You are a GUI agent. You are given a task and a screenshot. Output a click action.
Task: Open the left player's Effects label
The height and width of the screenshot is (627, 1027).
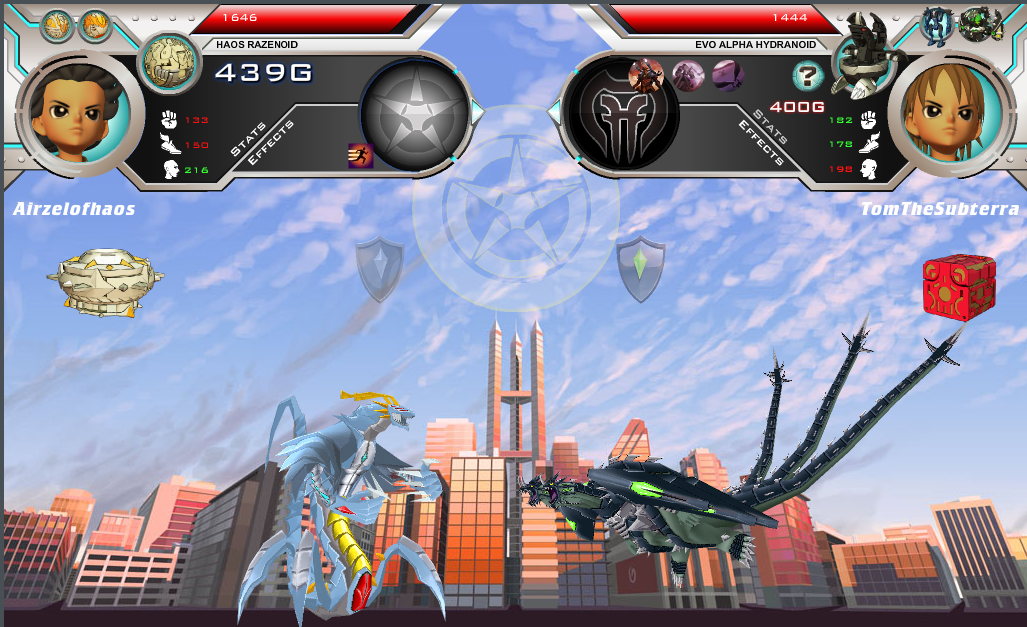pos(271,143)
